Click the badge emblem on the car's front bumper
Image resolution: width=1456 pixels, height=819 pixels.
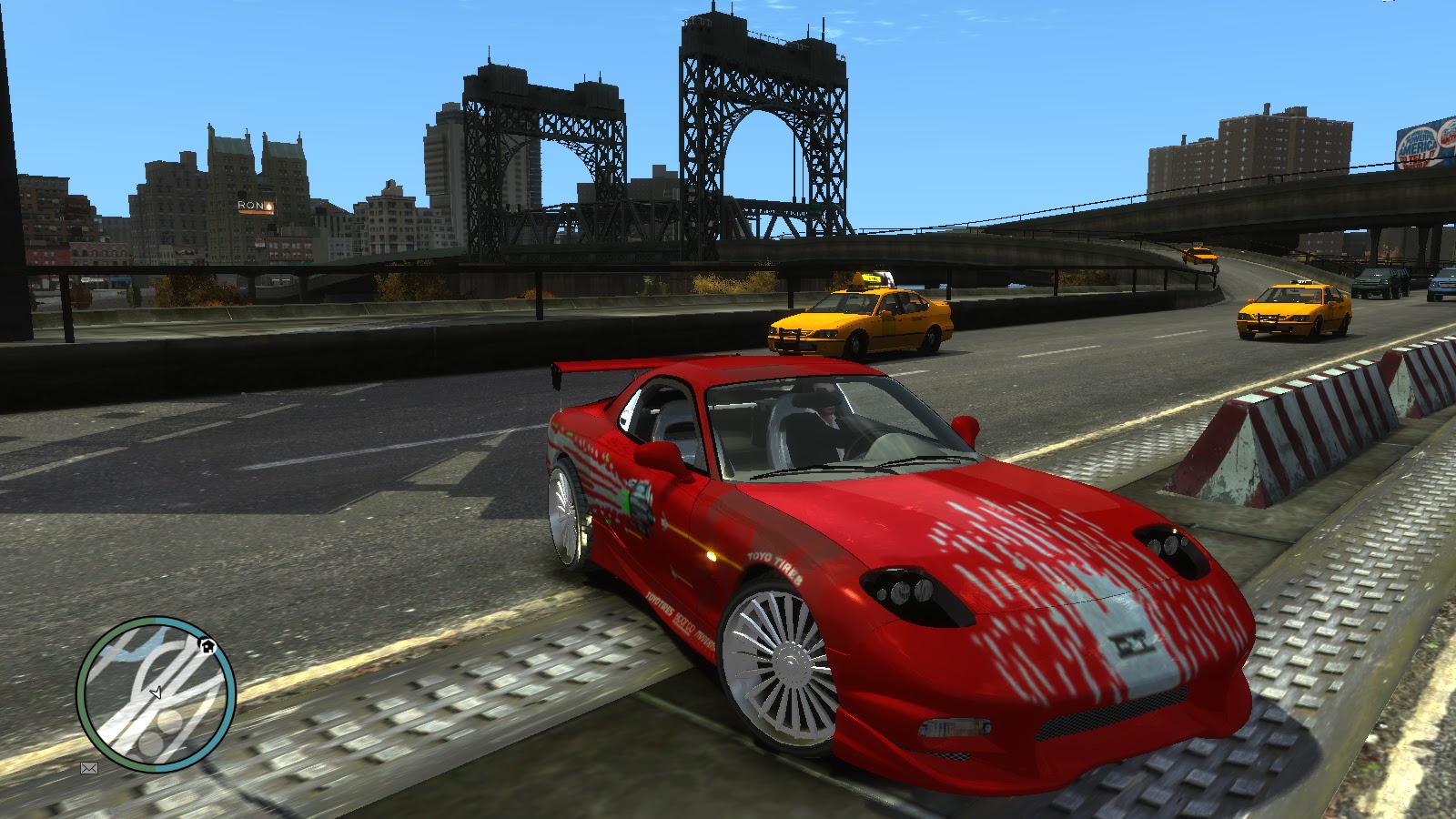(x=1131, y=643)
